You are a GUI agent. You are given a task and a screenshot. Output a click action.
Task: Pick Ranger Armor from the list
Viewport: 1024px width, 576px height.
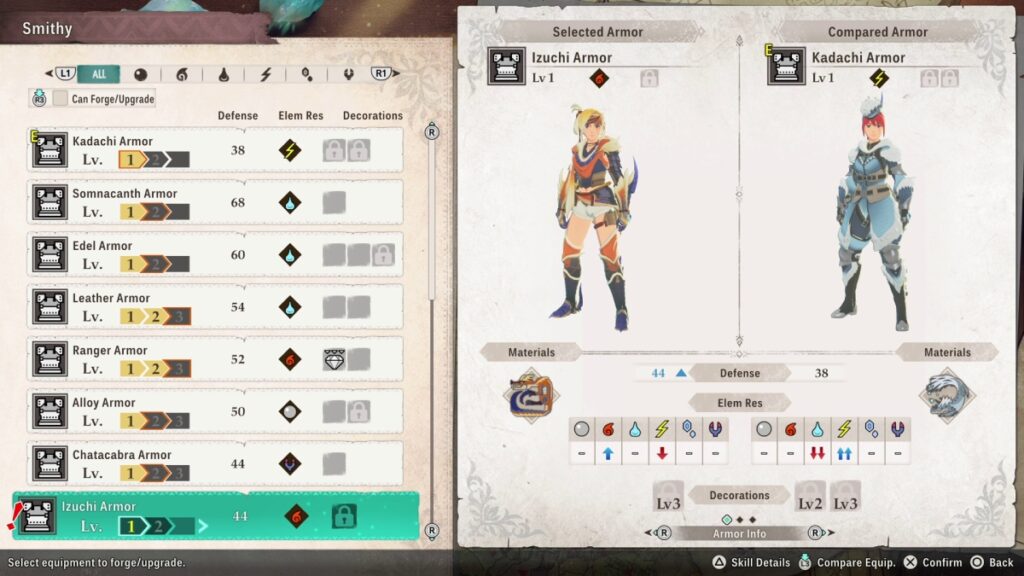pos(215,359)
